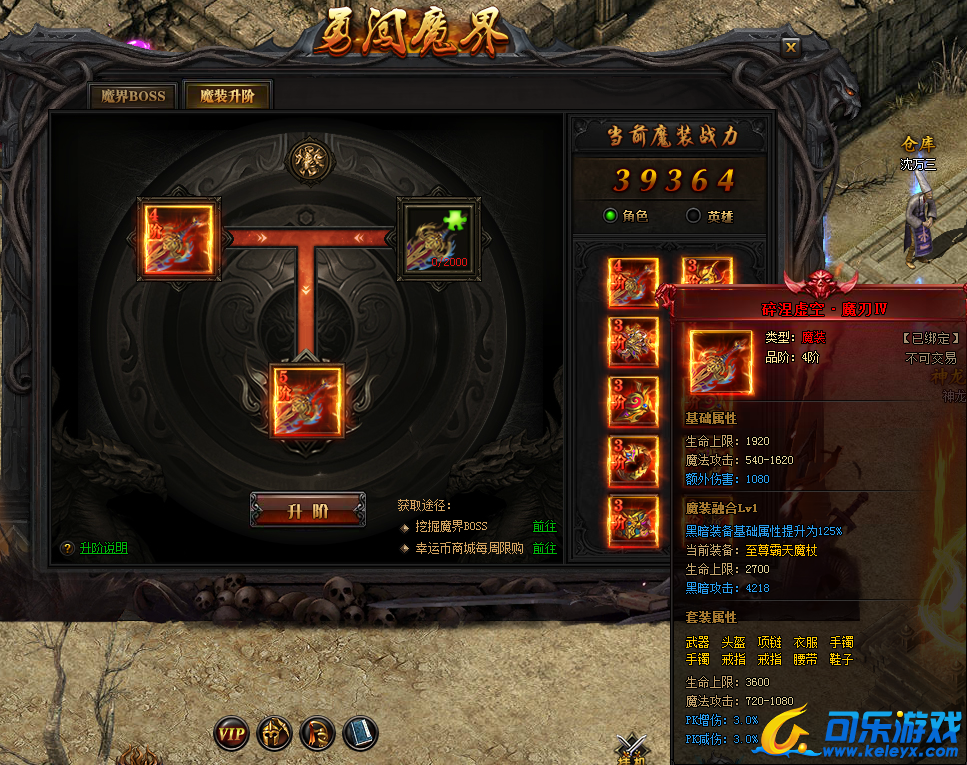Follow 前往 link for 幸运币商城每周限购
This screenshot has height=765, width=967.
coord(544,548)
